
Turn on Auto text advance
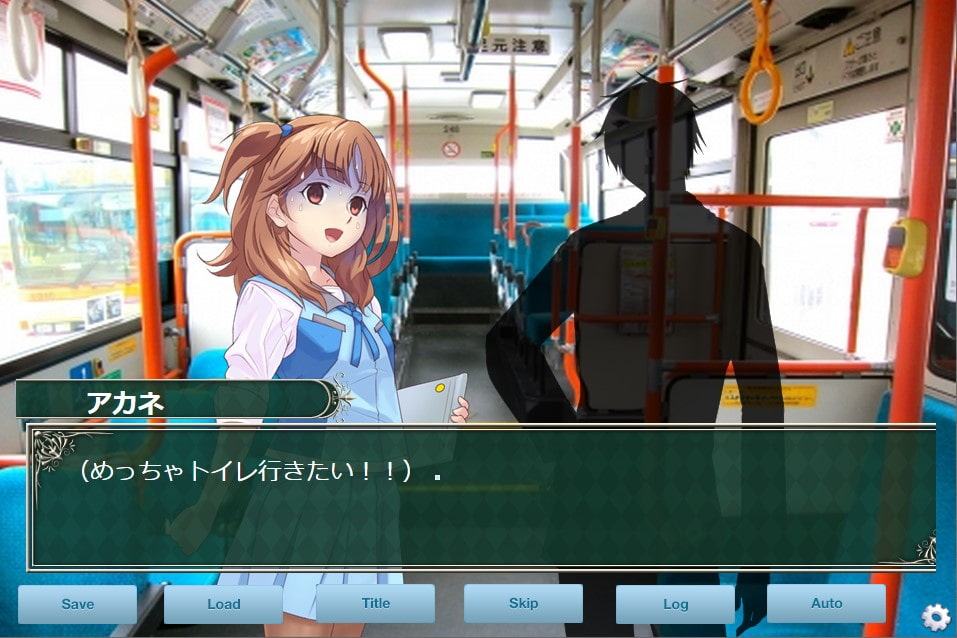click(x=826, y=603)
